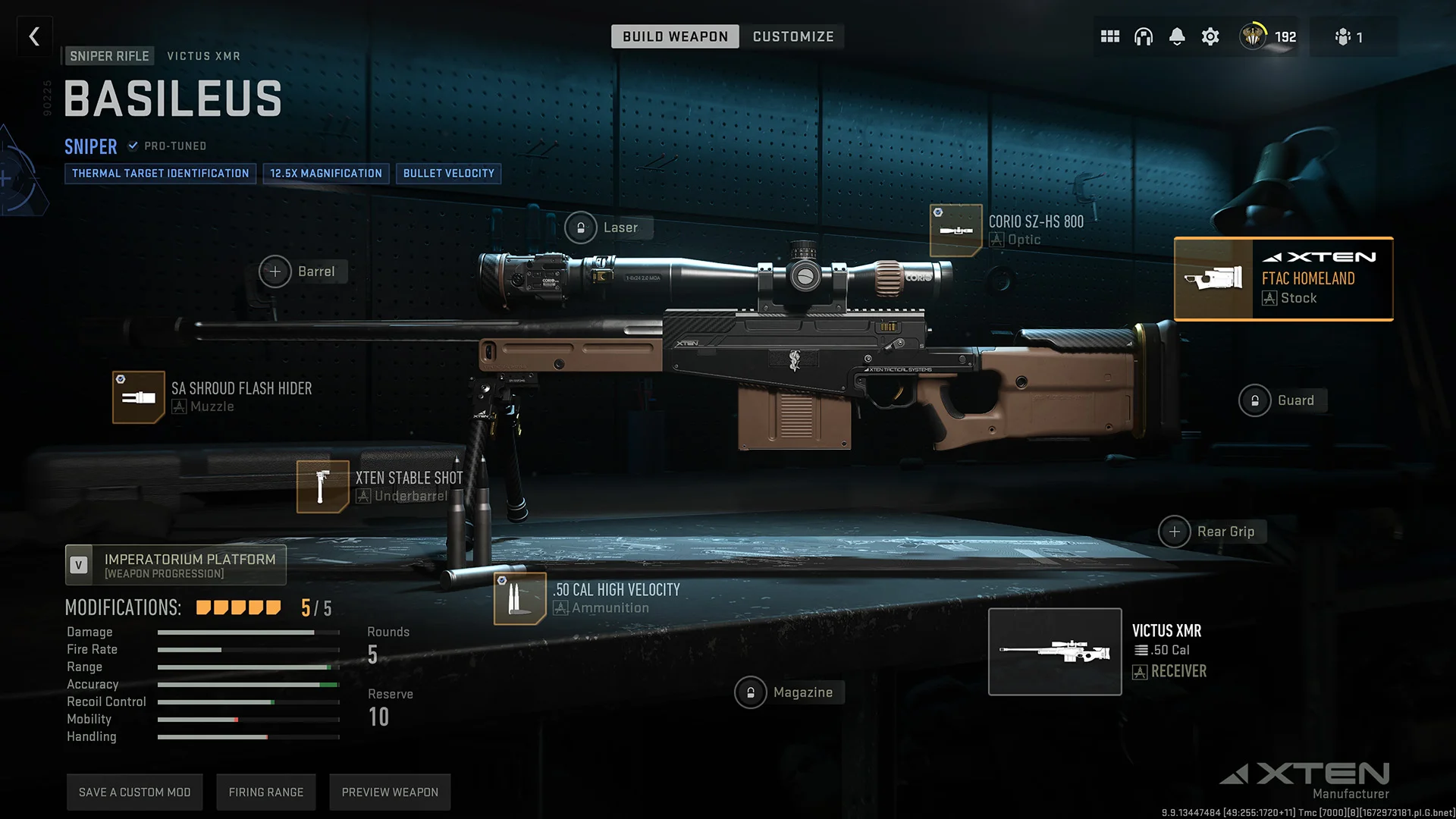Open the XTEN Stable Shot underbarrel attachment
The width and height of the screenshot is (1456, 819).
(322, 486)
